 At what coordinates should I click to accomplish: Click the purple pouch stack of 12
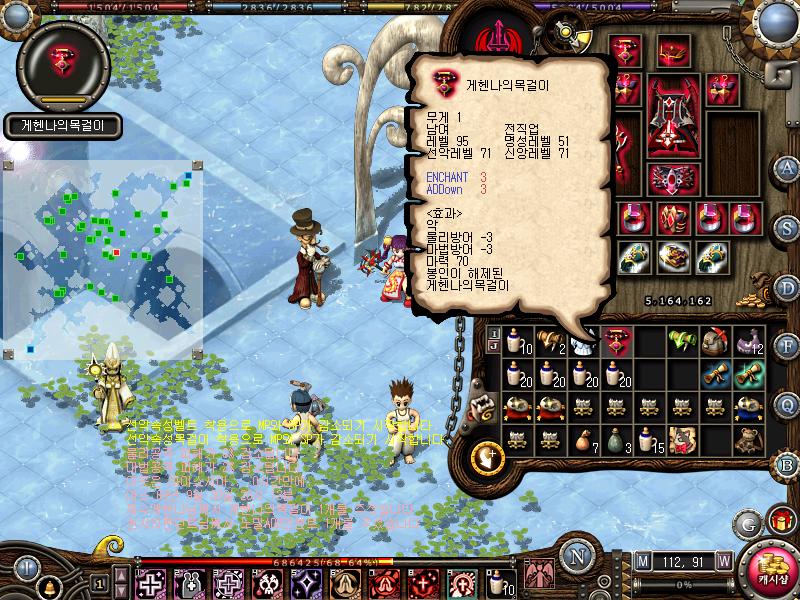click(x=749, y=343)
